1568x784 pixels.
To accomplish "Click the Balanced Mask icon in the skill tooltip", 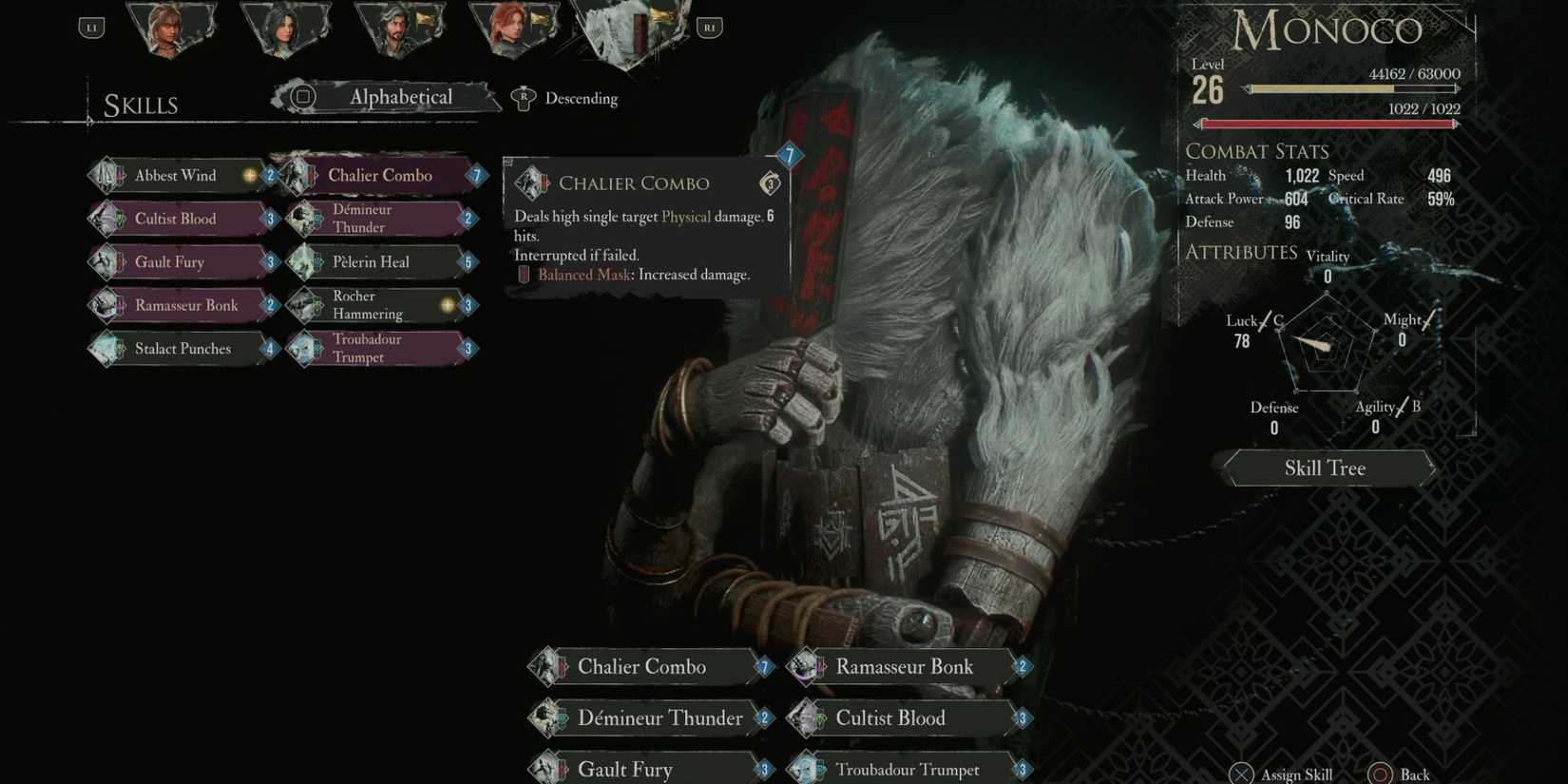I will (524, 275).
